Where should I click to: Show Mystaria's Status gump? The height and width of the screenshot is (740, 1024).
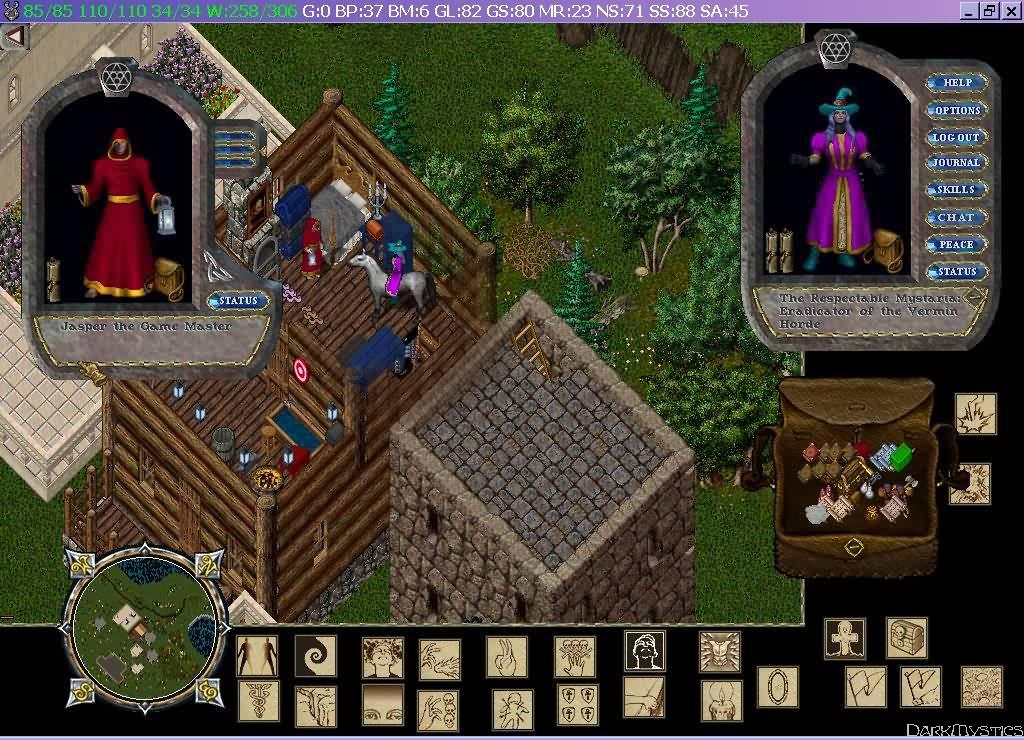(x=956, y=271)
